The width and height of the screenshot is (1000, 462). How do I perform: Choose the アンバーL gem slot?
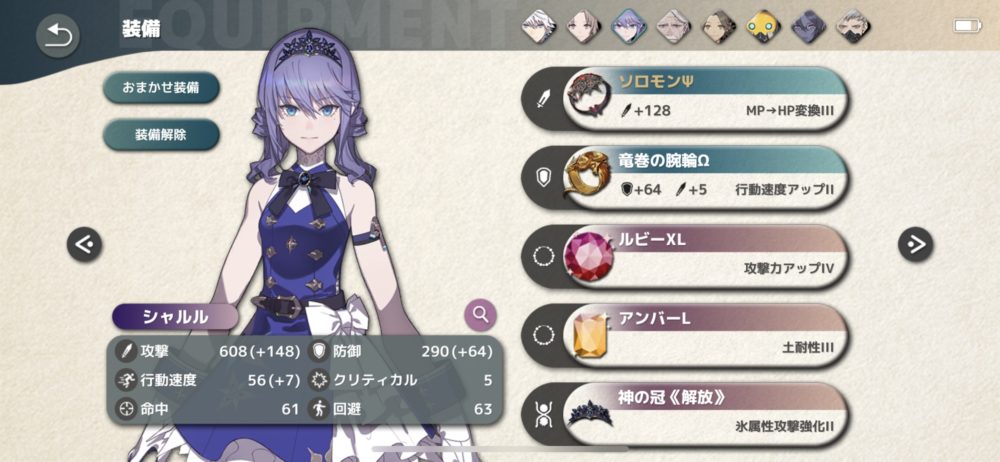tap(700, 335)
